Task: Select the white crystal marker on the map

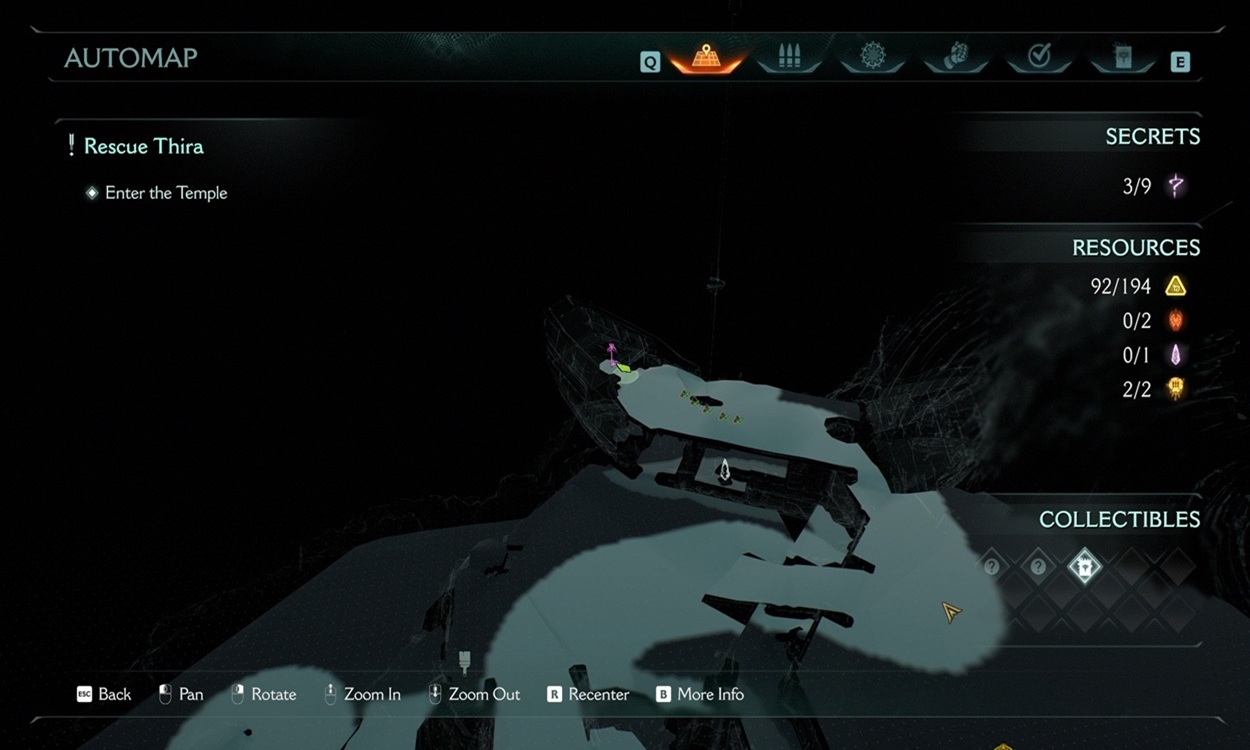Action: (x=725, y=469)
